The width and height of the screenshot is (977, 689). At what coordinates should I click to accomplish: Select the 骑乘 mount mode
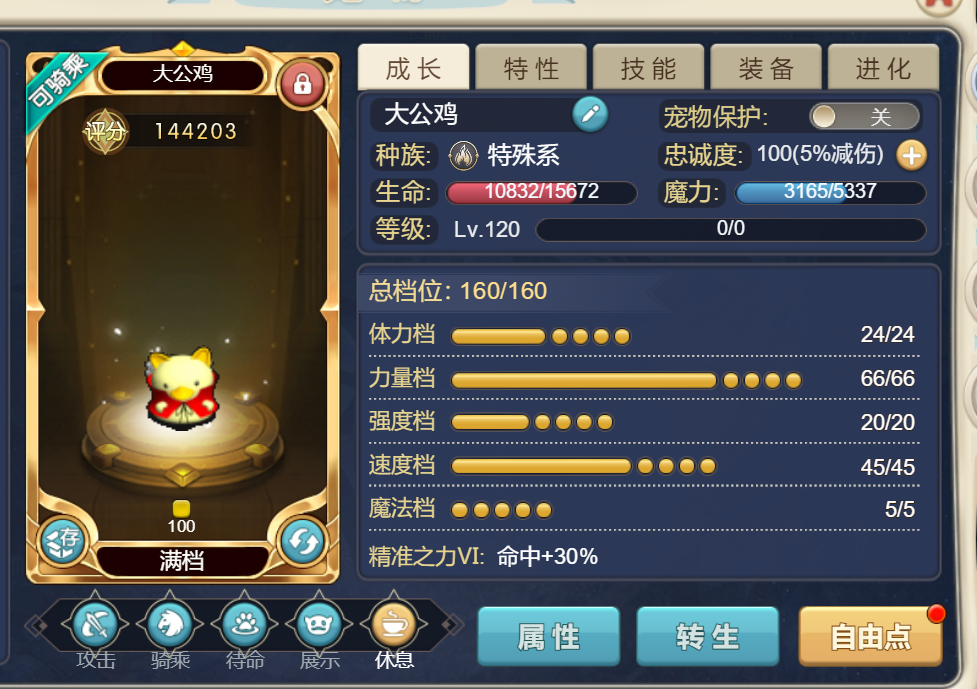(x=170, y=627)
